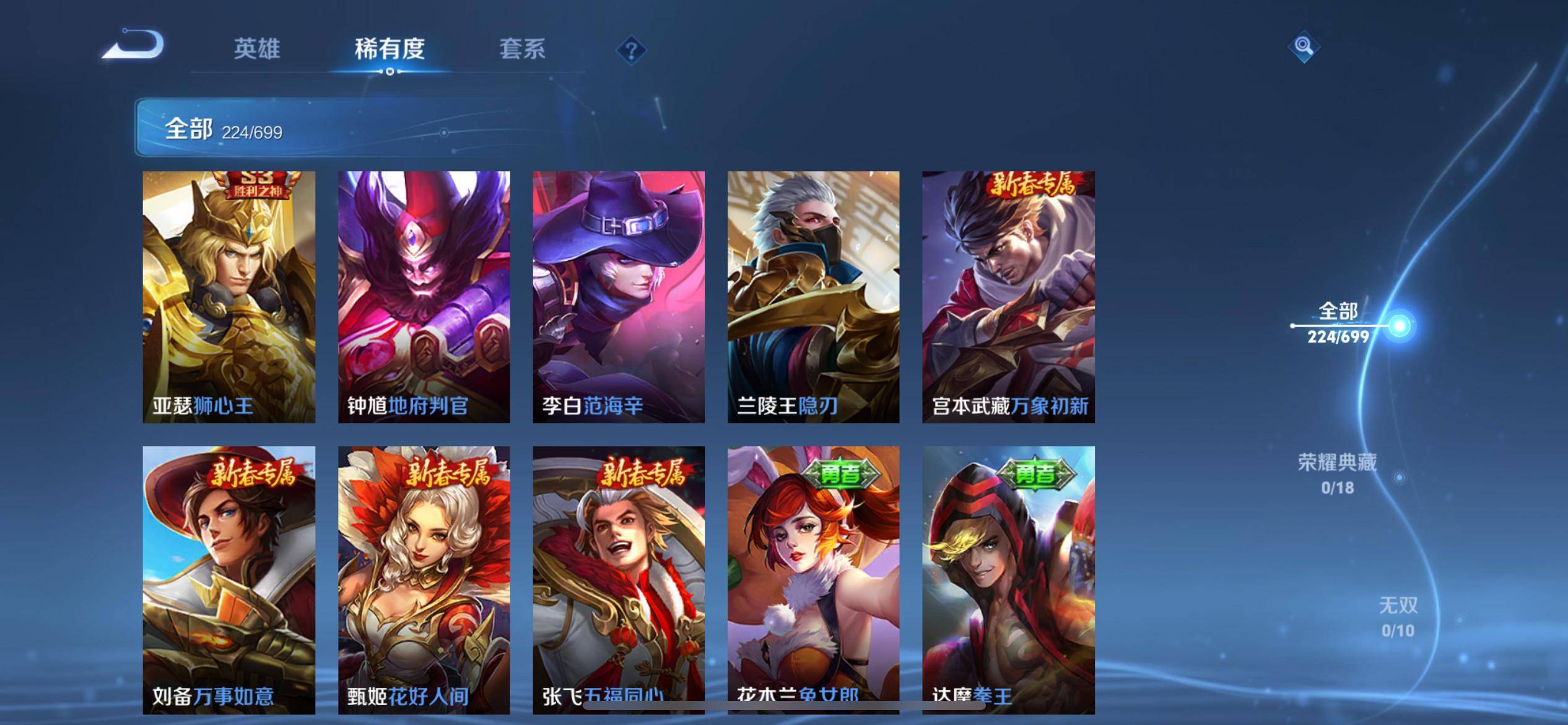
Task: Pick the 兰陵王 隐刃 skin card
Action: 813,297
